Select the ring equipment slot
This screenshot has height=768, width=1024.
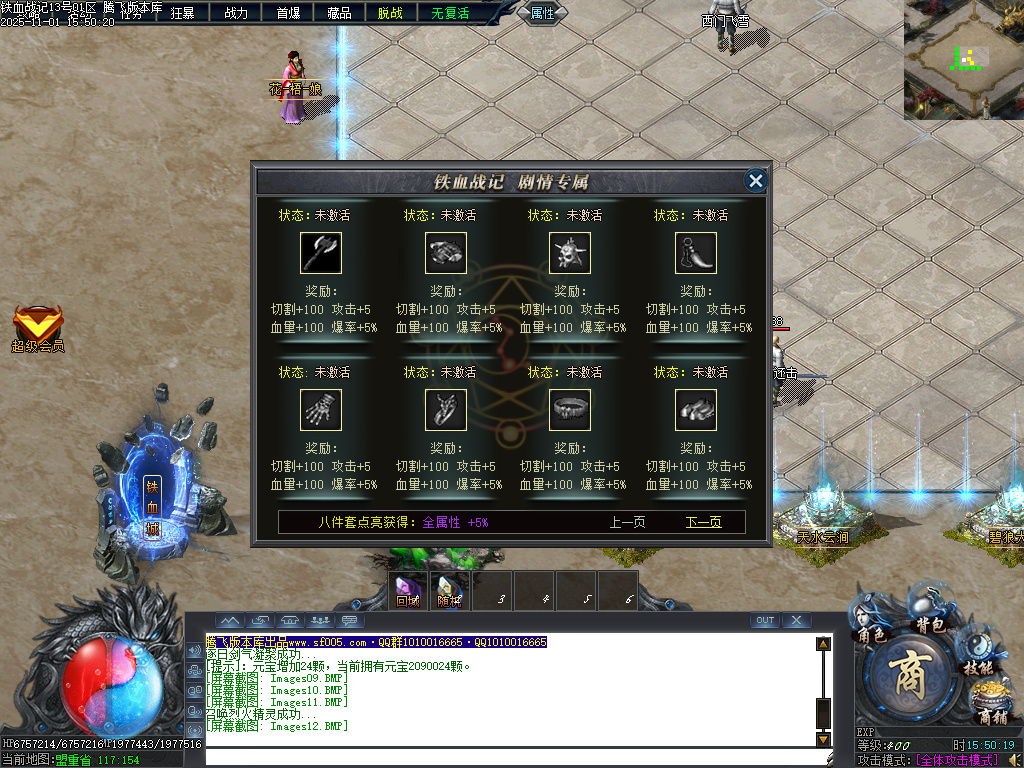[x=570, y=410]
